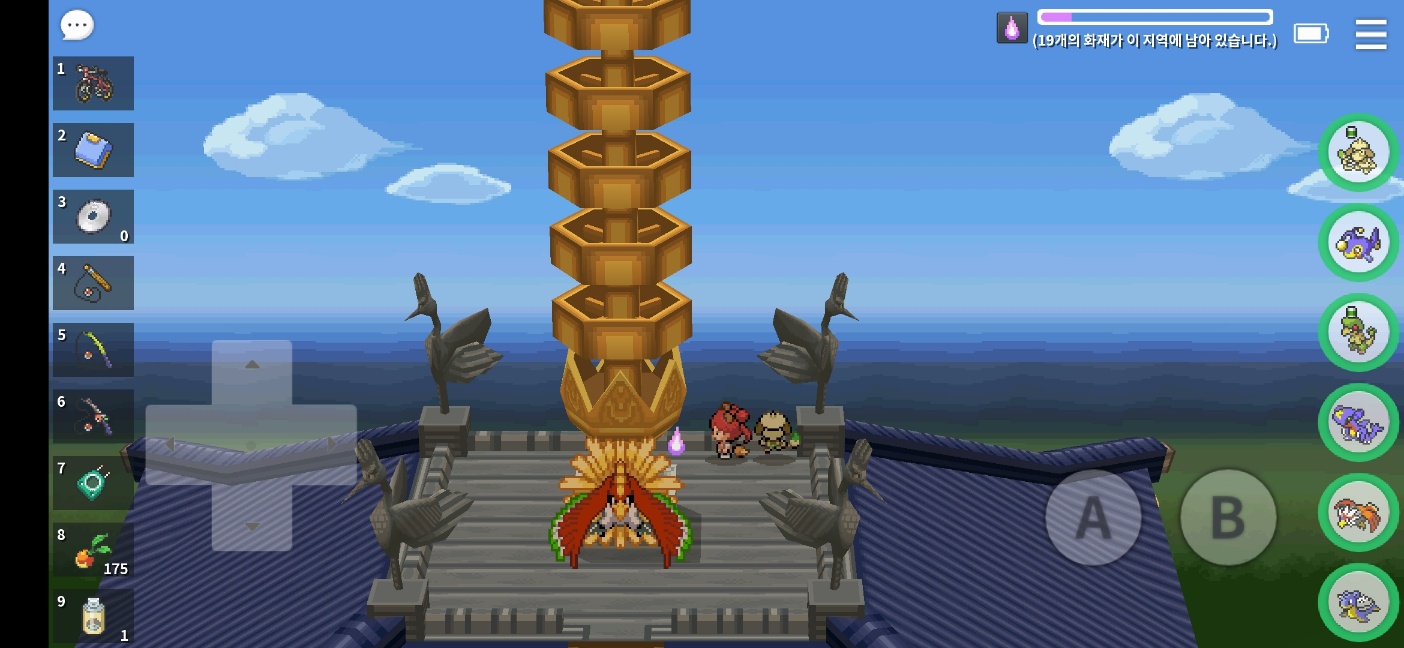1404x648 pixels.
Task: Open the hamburger main menu
Action: point(1370,34)
